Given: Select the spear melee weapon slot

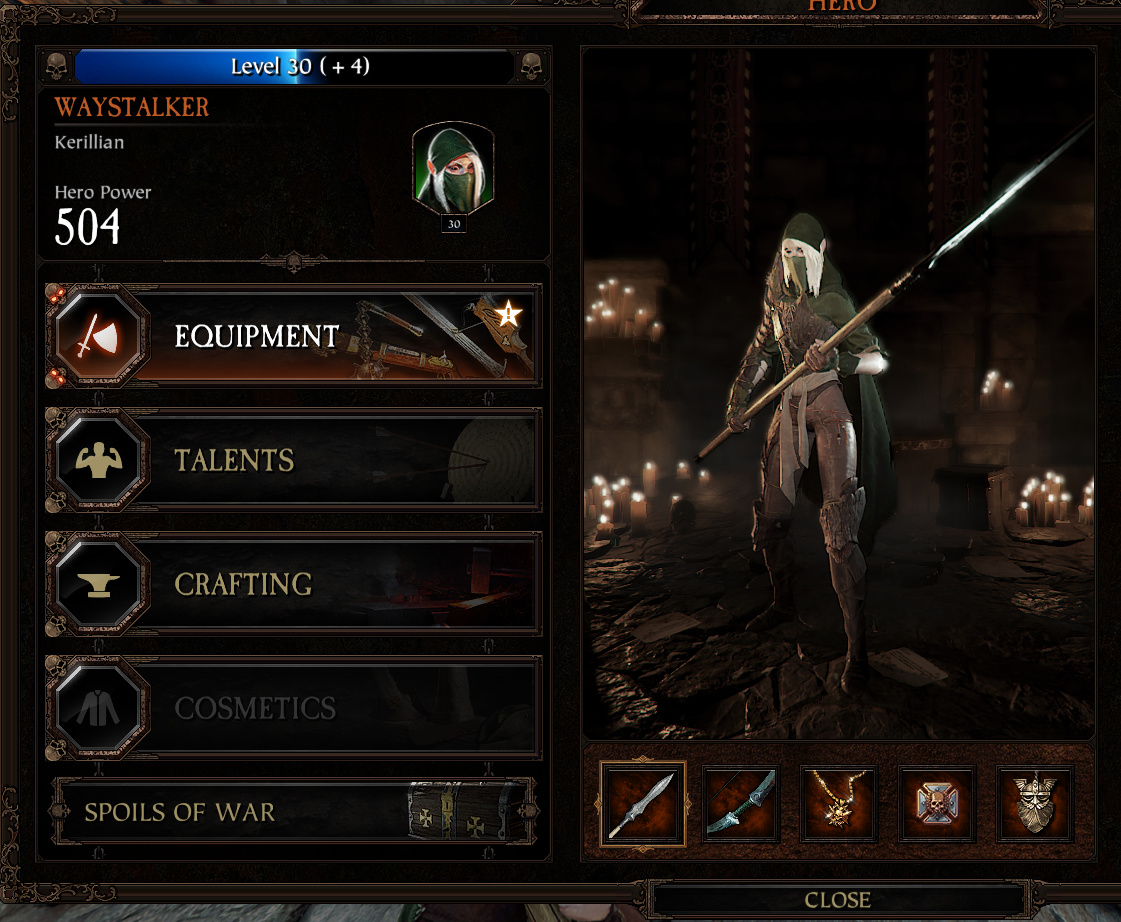Looking at the screenshot, I should coord(643,804).
